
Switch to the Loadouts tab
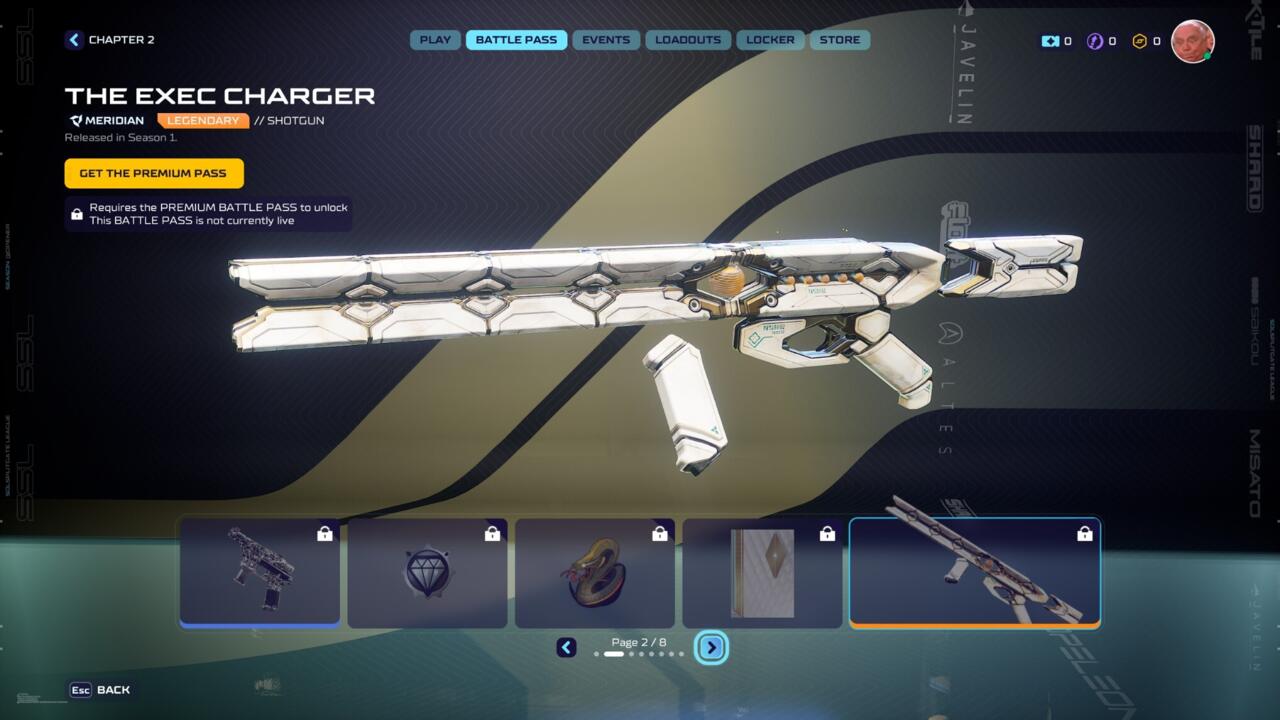(x=688, y=40)
